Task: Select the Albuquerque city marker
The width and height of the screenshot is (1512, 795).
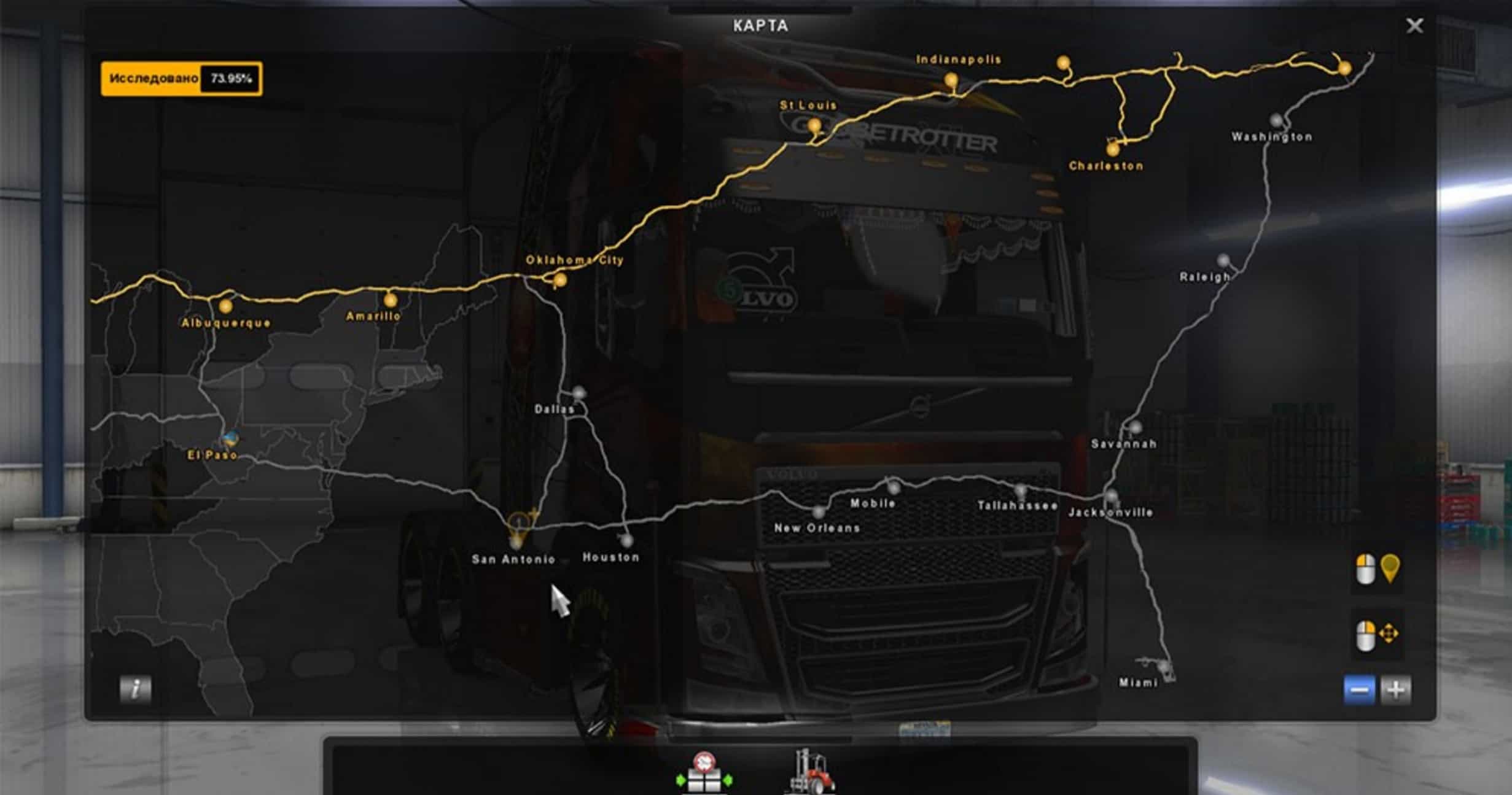Action: point(225,305)
